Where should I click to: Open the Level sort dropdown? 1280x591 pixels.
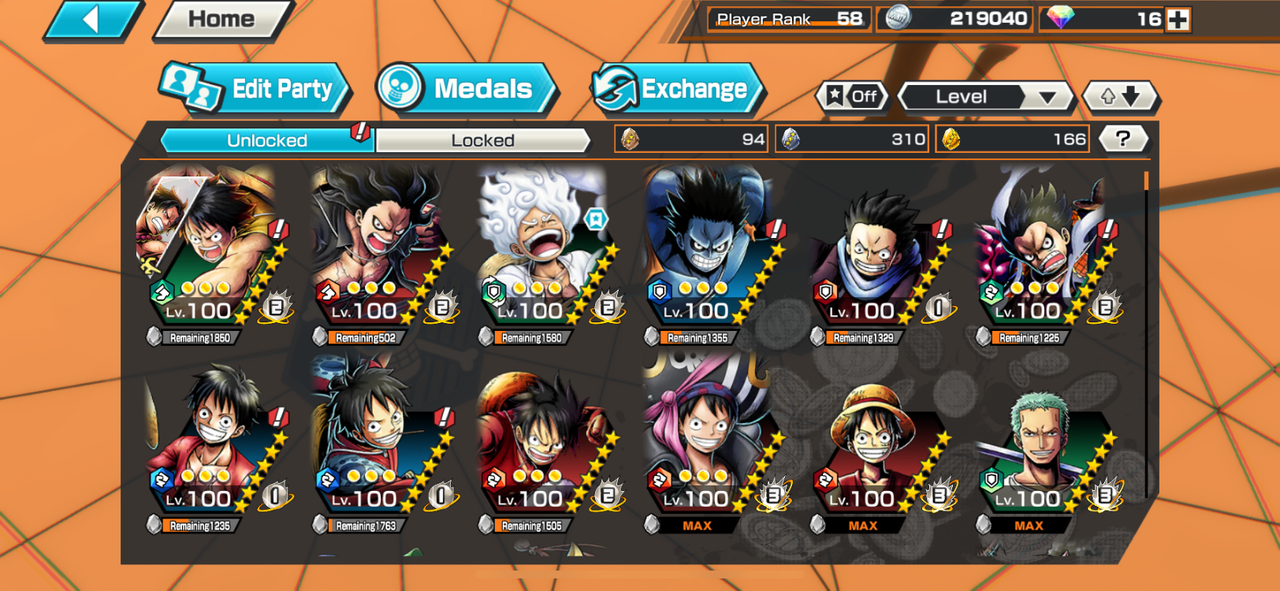(985, 97)
